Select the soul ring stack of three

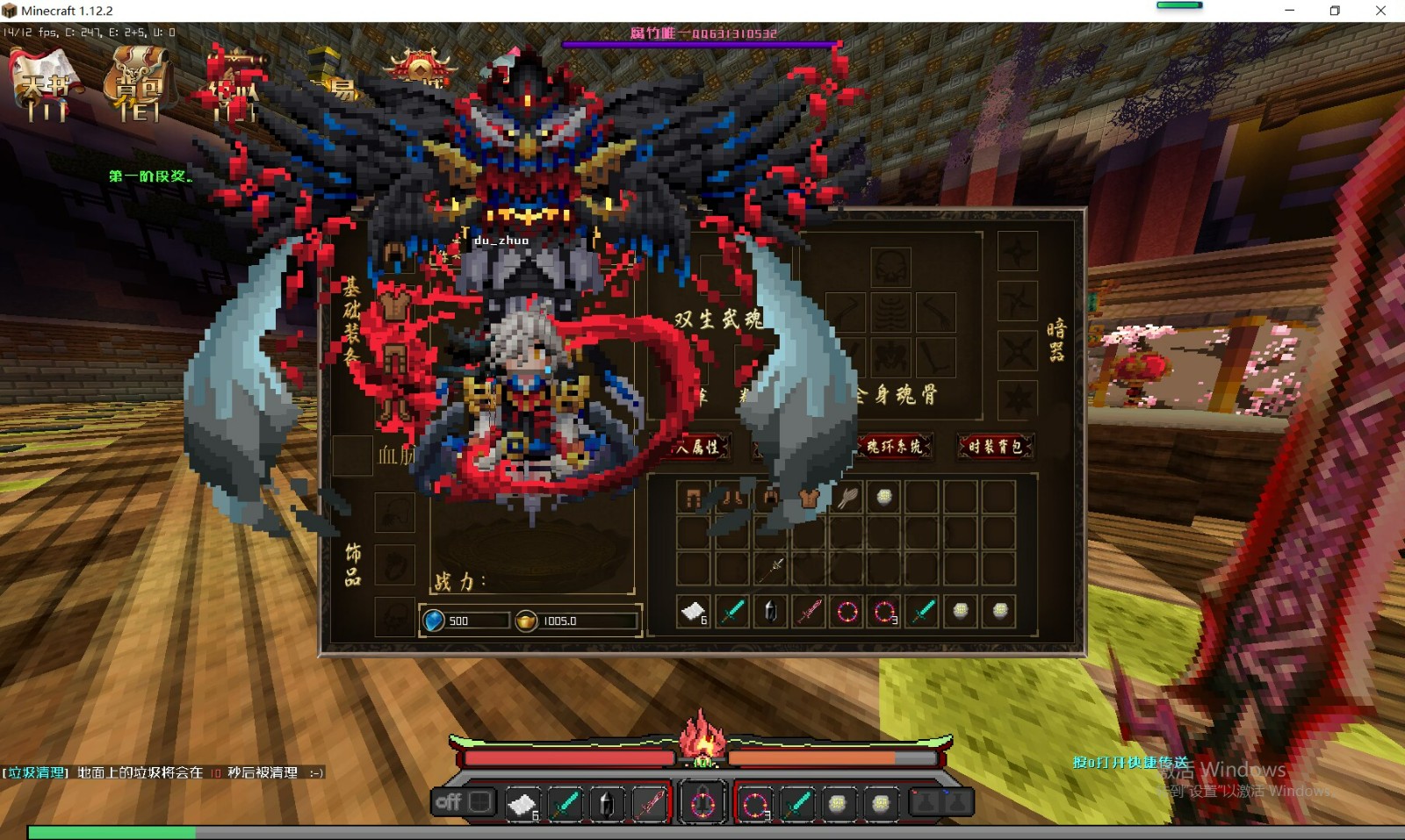coord(885,611)
